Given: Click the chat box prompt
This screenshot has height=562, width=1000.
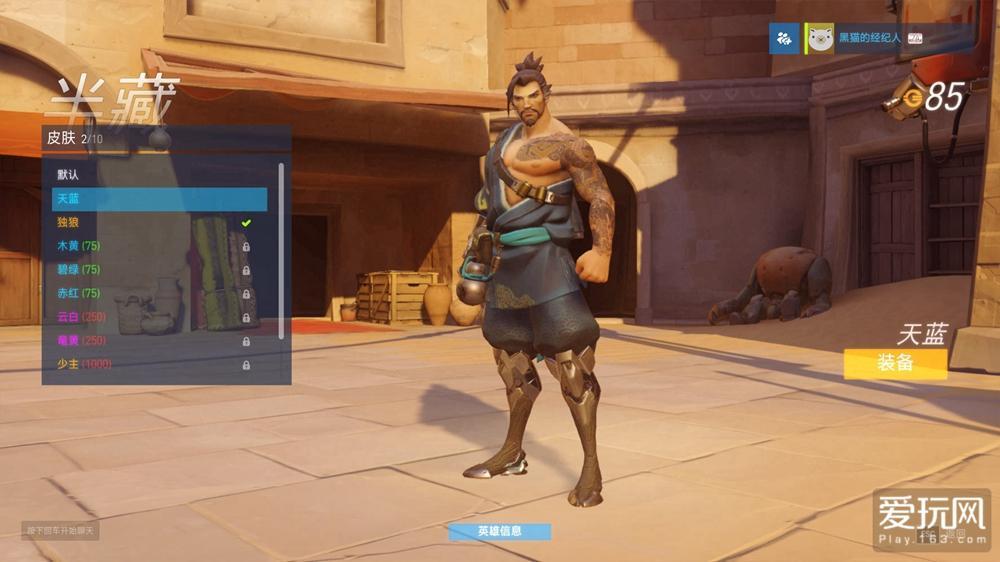Looking at the screenshot, I should coord(60,530).
